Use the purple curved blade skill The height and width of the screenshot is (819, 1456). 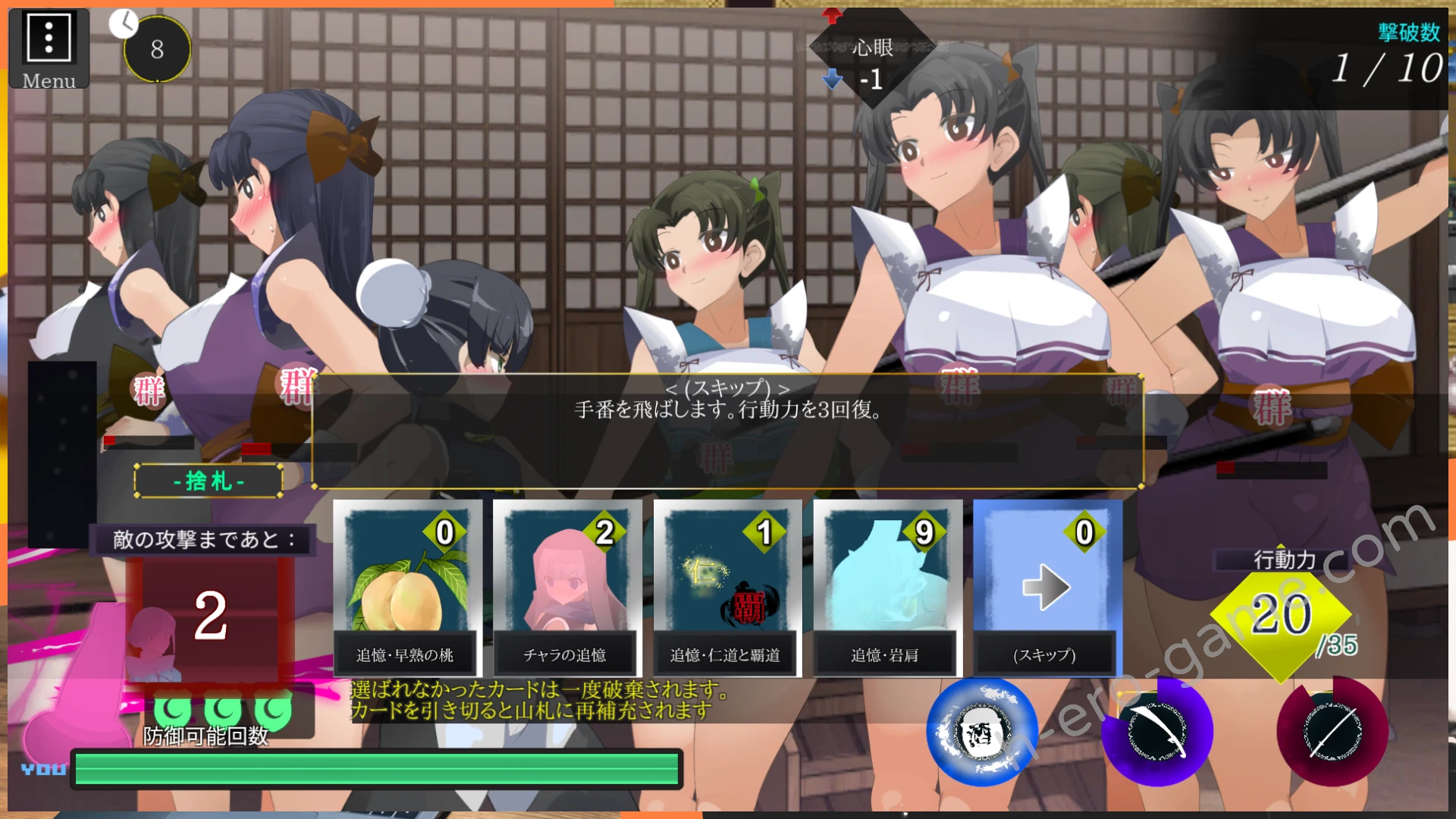click(x=1157, y=732)
